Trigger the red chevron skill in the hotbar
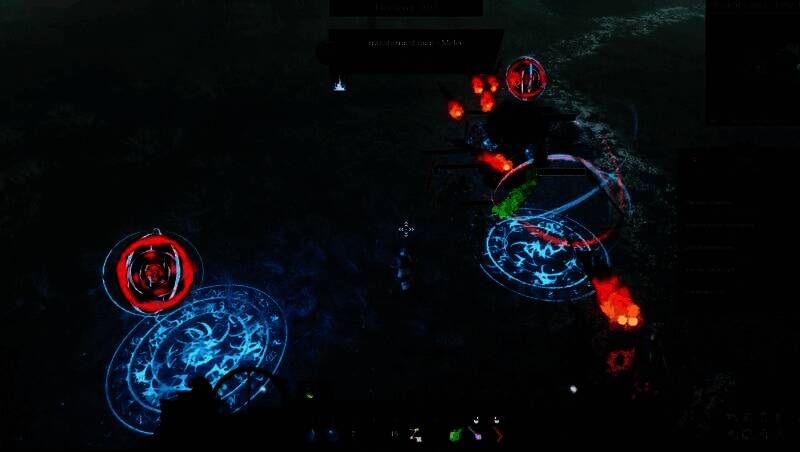 click(x=498, y=434)
